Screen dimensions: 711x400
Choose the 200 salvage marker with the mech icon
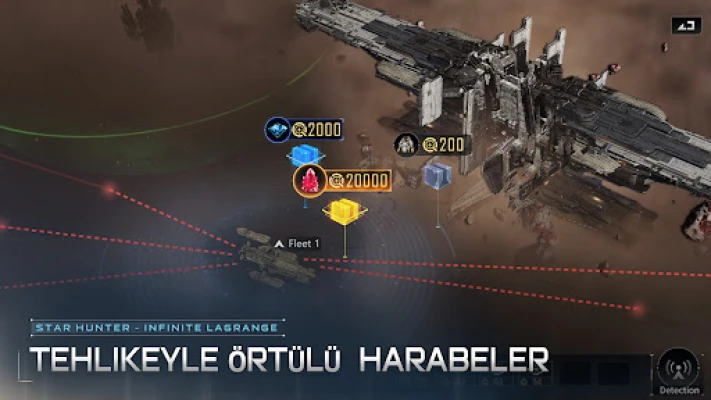pyautogui.click(x=407, y=146)
